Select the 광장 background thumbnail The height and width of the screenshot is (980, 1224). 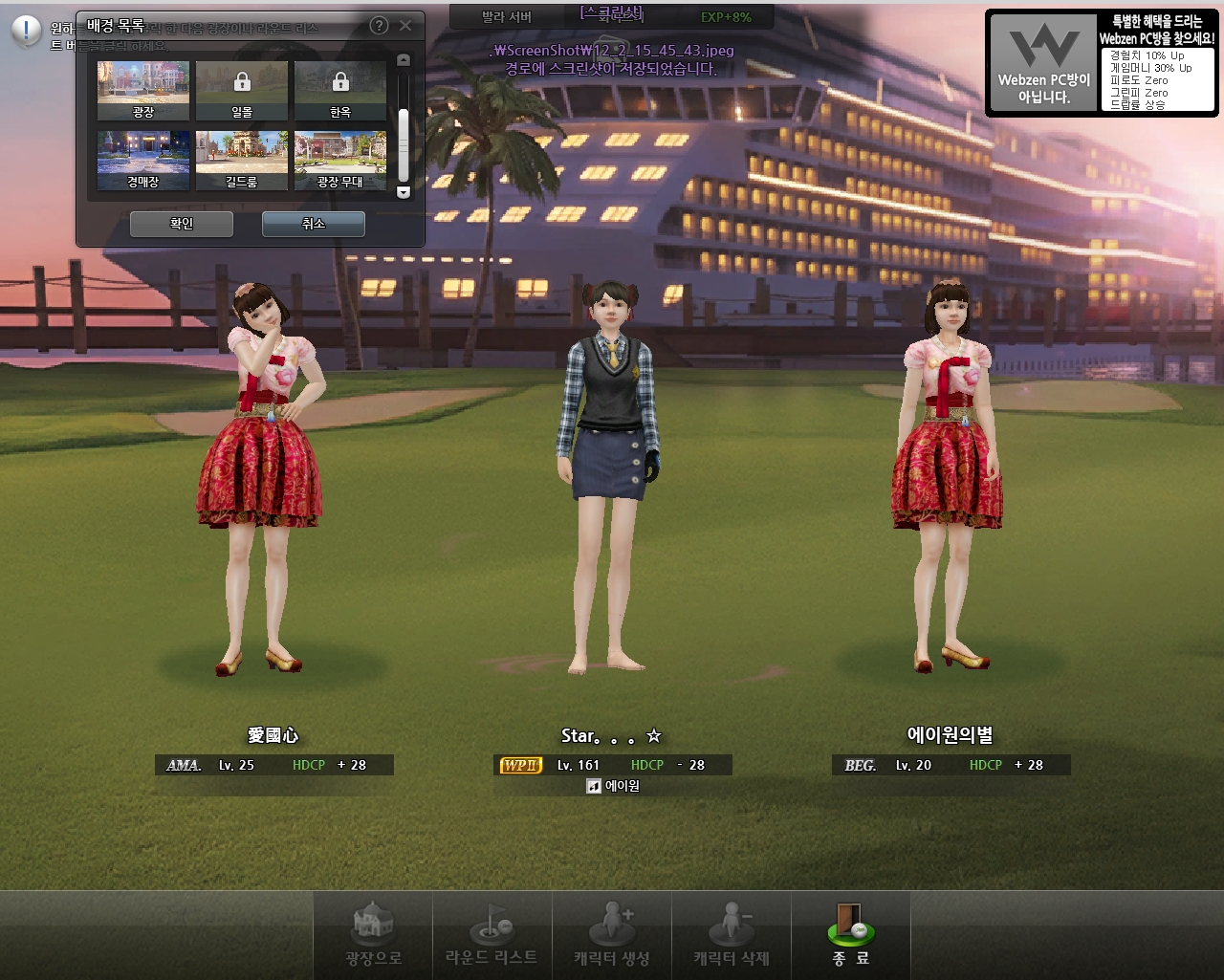(143, 90)
